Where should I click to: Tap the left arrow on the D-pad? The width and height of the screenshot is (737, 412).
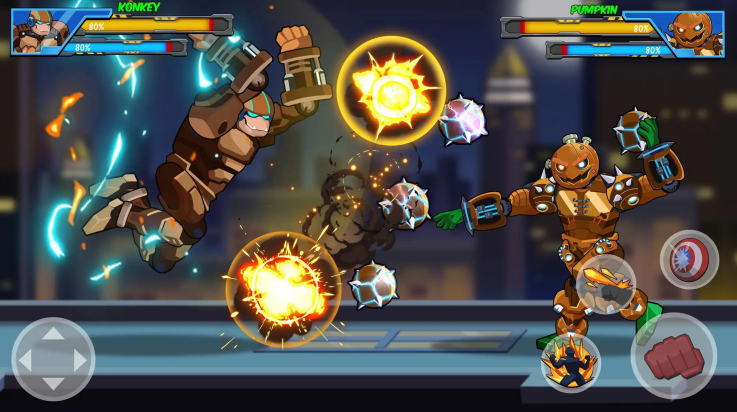(26, 359)
